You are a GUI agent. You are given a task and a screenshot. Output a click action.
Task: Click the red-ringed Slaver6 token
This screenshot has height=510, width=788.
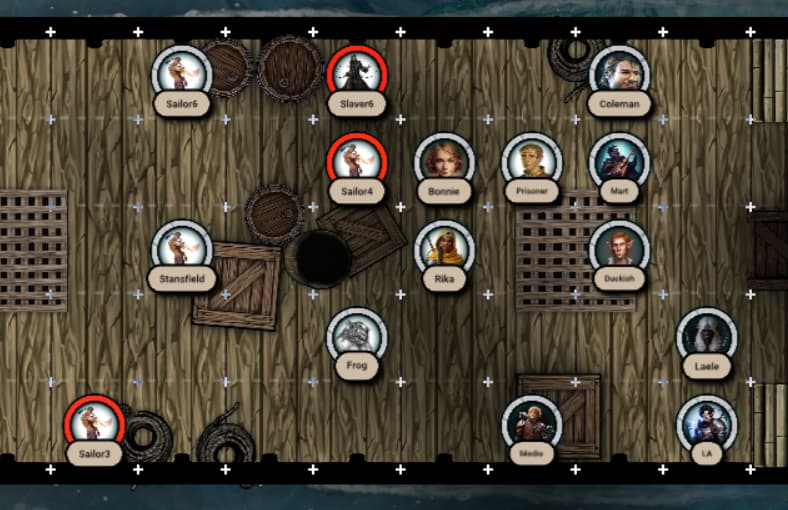pos(357,74)
